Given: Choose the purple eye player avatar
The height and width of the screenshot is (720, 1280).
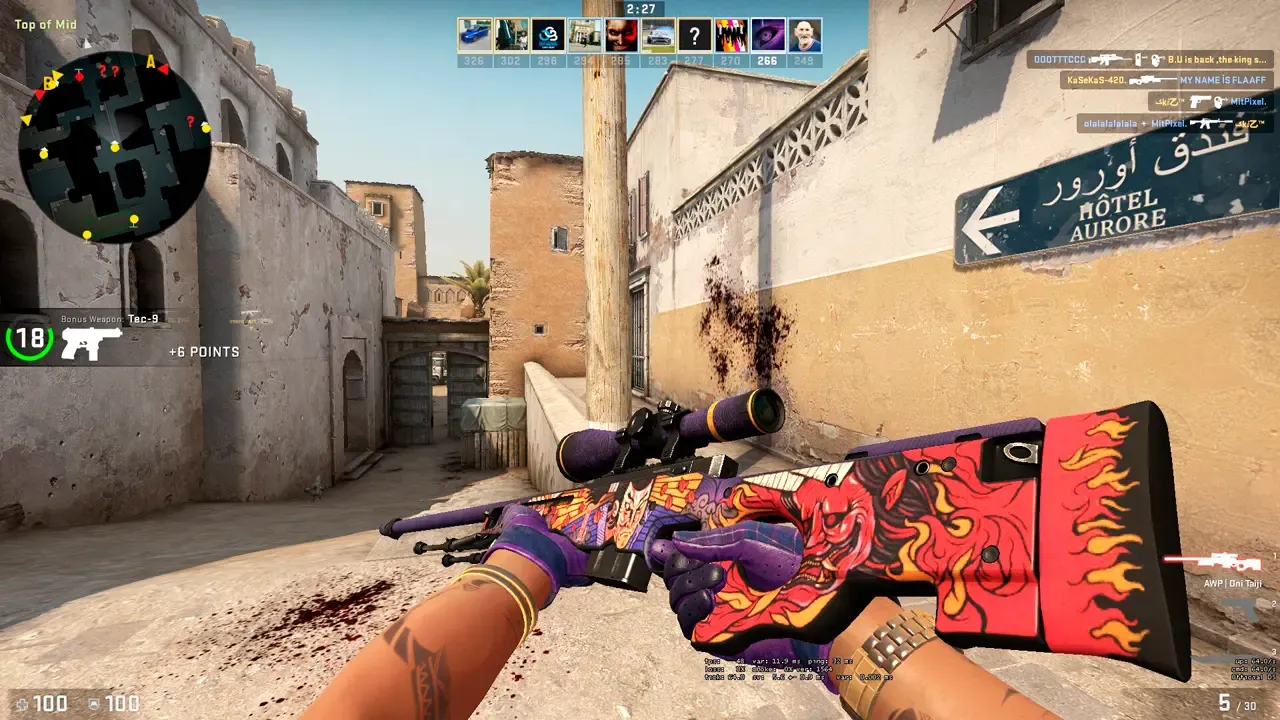Looking at the screenshot, I should pyautogui.click(x=767, y=35).
